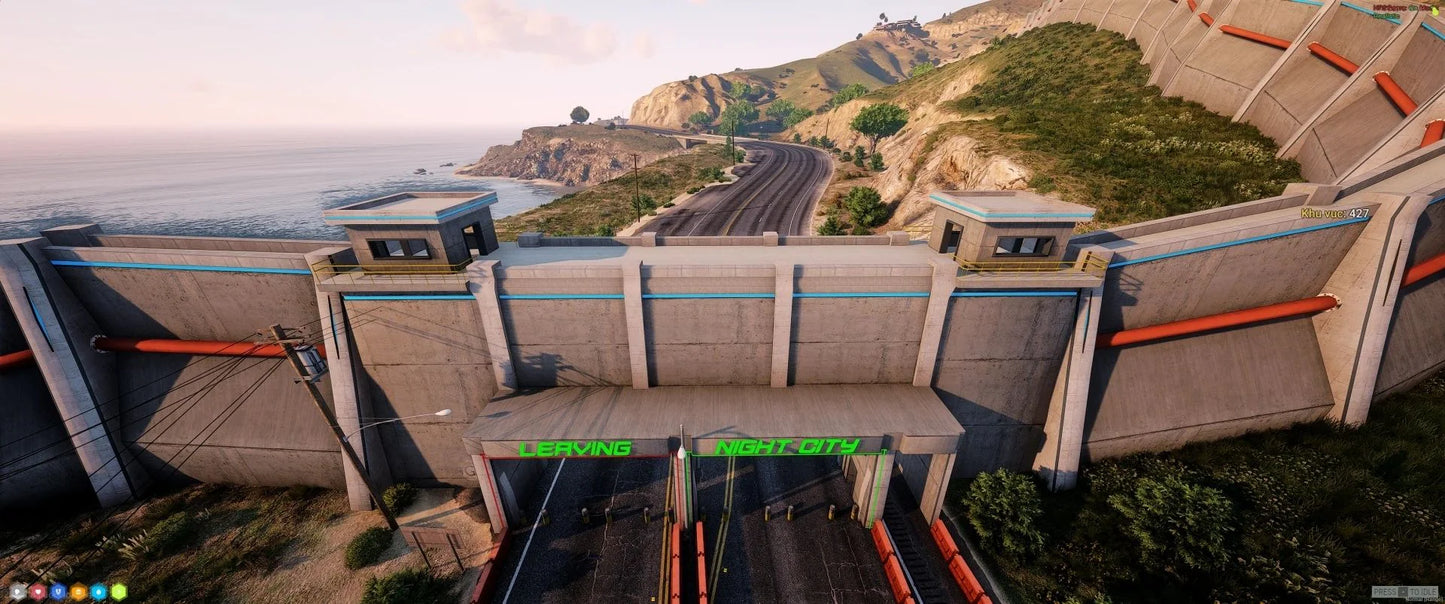This screenshot has width=1445, height=604.
Task: Click the red heart health hexagon
Action: click(38, 591)
